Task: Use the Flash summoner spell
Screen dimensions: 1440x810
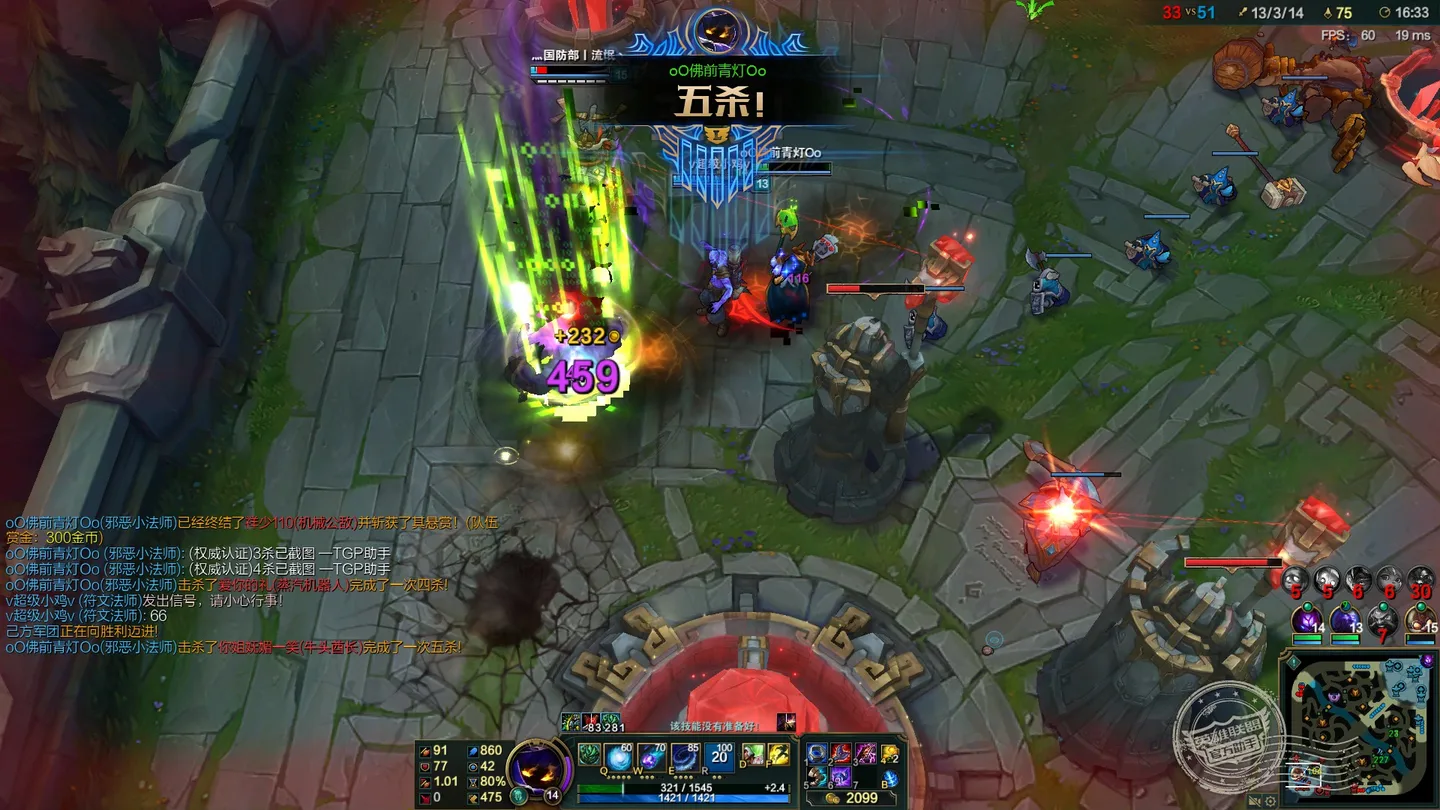Action: (779, 755)
